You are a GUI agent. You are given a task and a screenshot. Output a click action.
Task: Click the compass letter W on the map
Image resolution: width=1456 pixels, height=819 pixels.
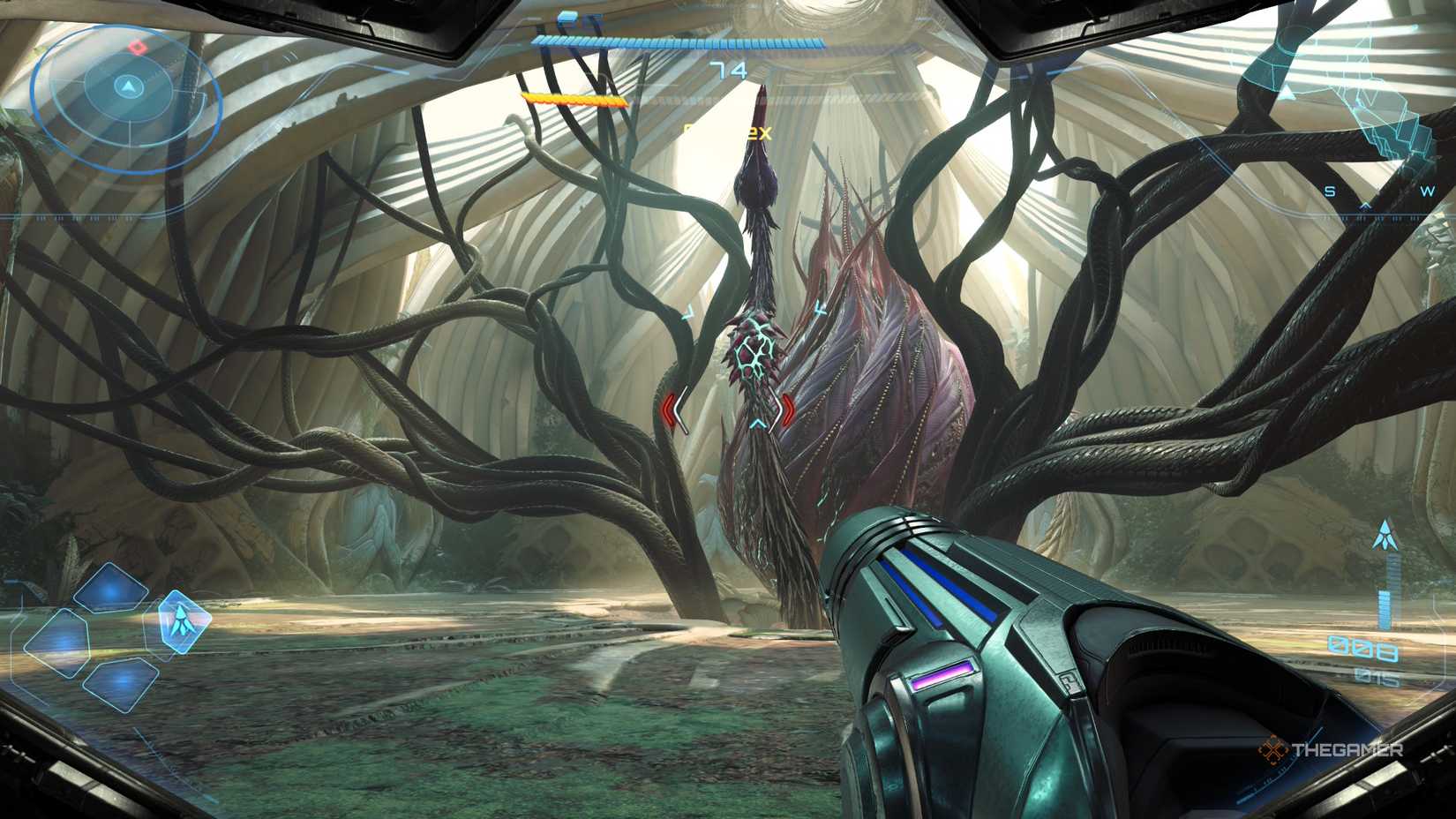pyautogui.click(x=1427, y=190)
